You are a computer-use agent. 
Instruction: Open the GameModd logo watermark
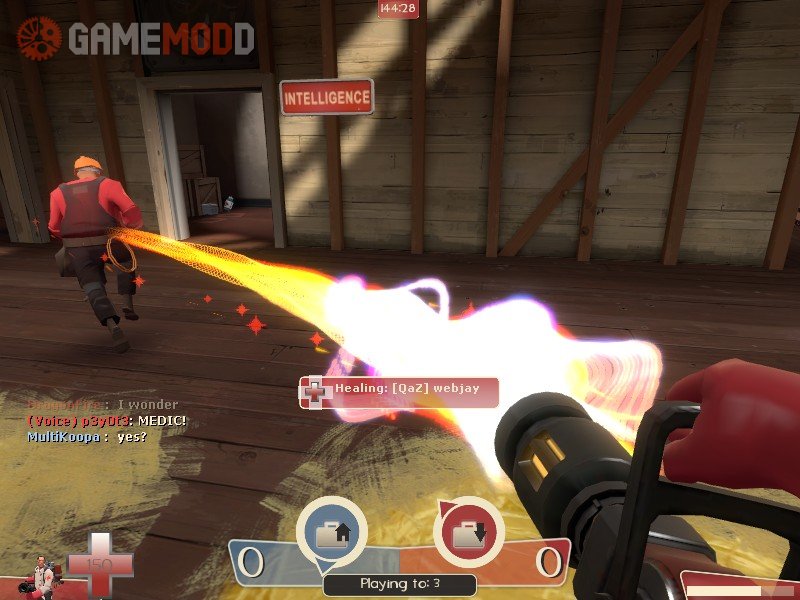click(x=135, y=38)
